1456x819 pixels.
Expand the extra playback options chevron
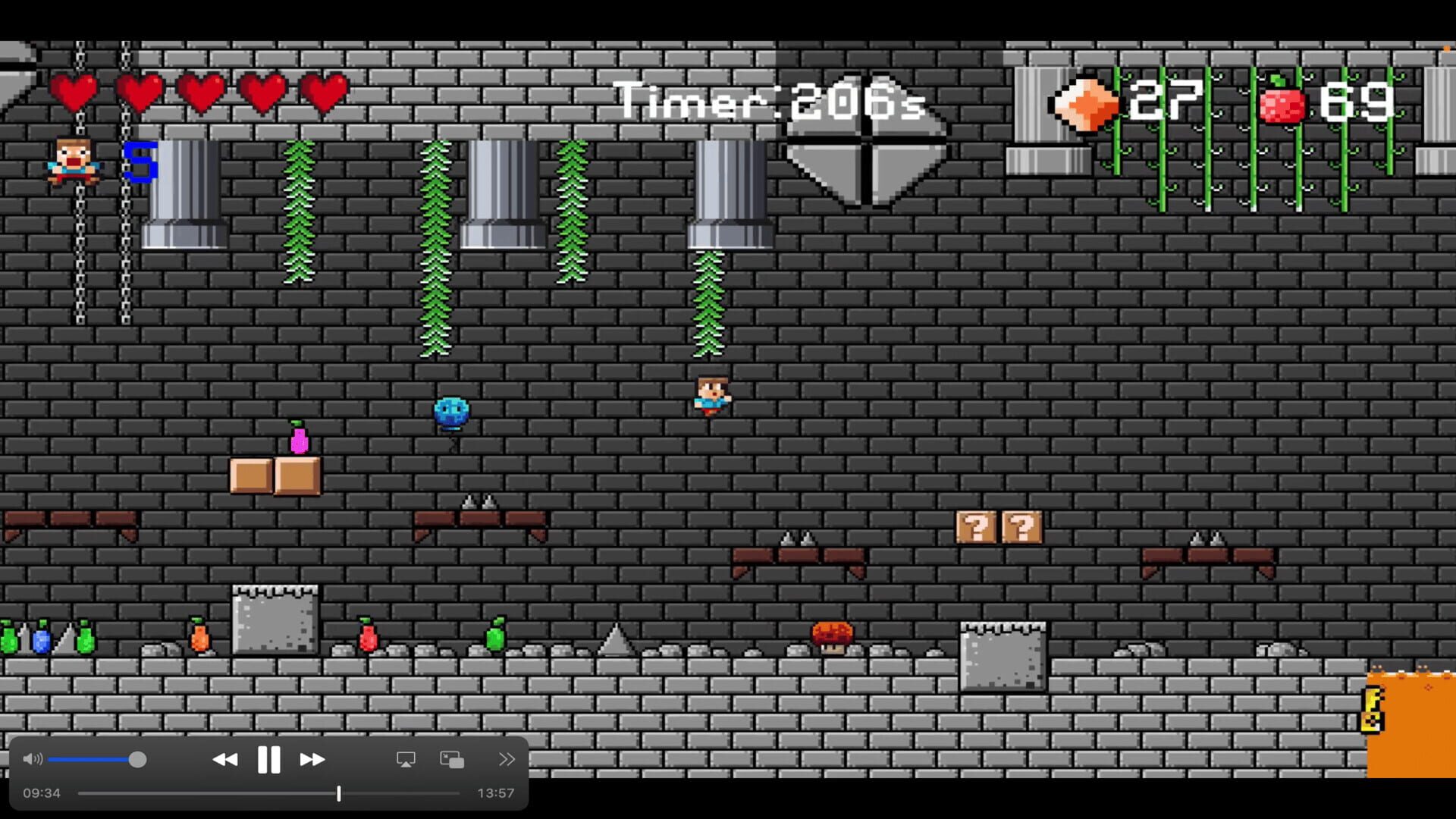507,758
